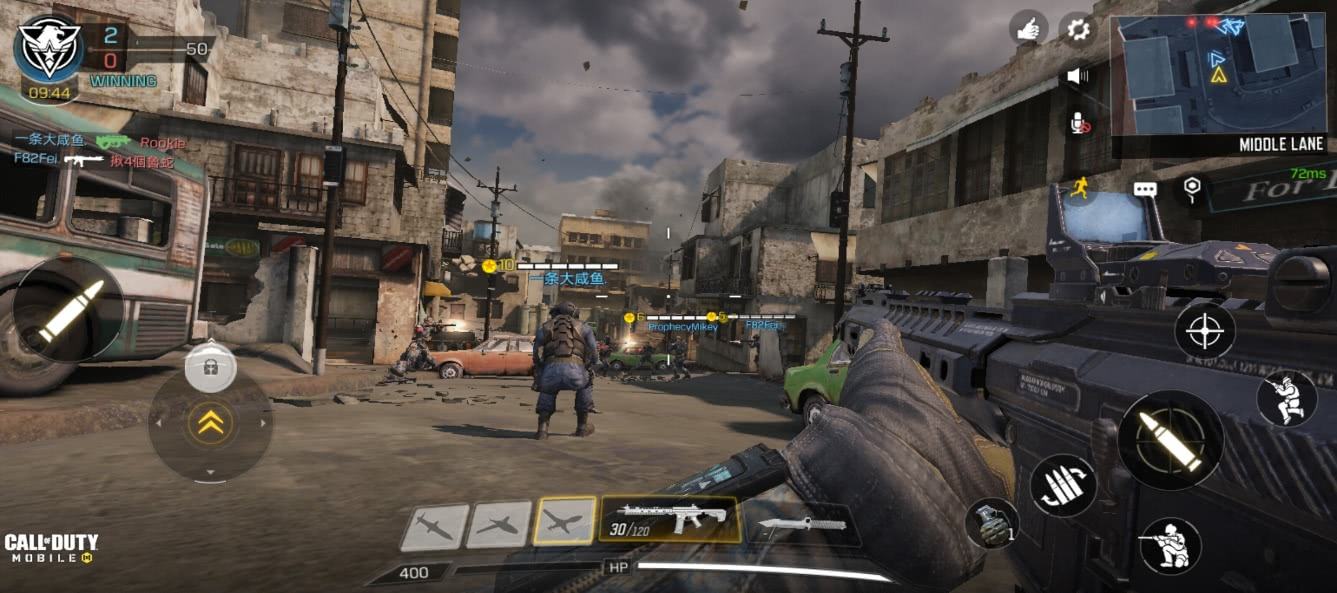Aim down sights with the crosshair button
This screenshot has height=593, width=1337.
click(x=1204, y=331)
